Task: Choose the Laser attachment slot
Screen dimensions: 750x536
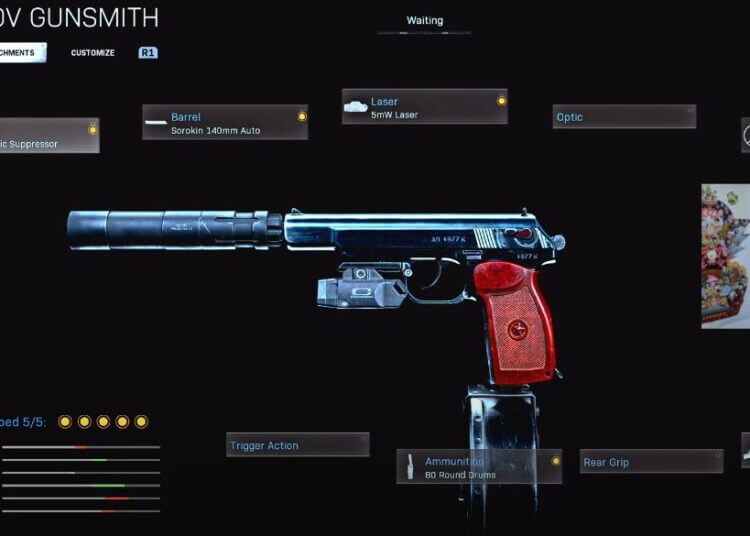Action: tap(425, 107)
